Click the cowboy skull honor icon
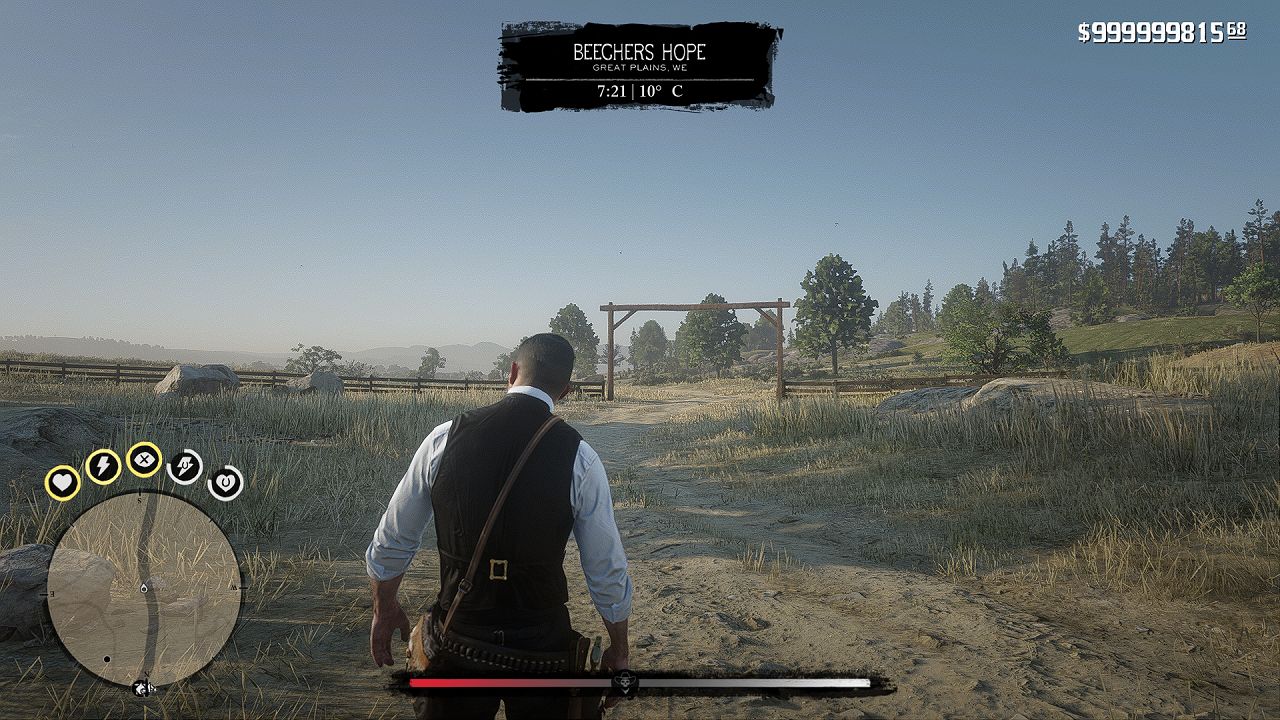Image resolution: width=1280 pixels, height=720 pixels. click(625, 683)
